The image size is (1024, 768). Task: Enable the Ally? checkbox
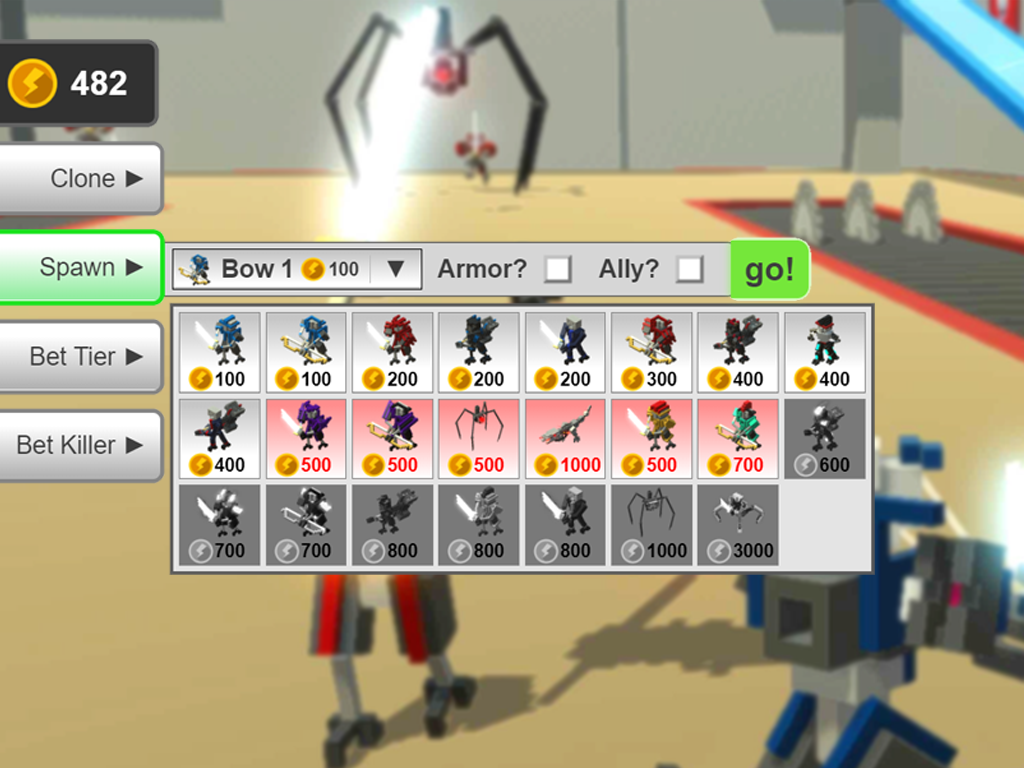pyautogui.click(x=690, y=269)
